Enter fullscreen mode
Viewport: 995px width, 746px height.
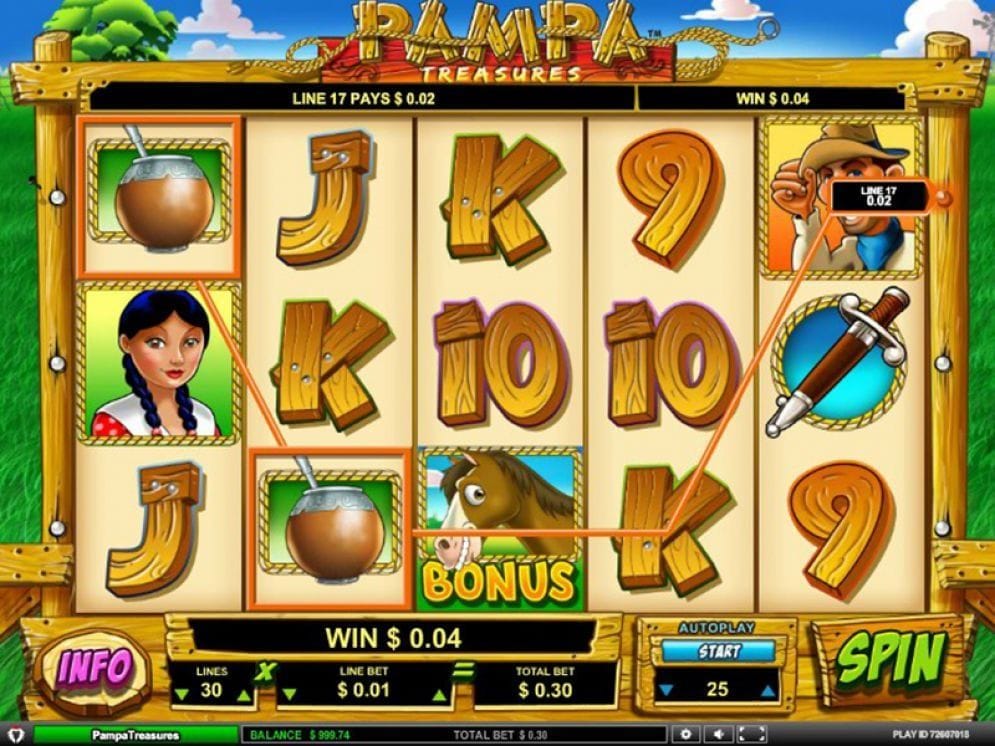pyautogui.click(x=750, y=735)
